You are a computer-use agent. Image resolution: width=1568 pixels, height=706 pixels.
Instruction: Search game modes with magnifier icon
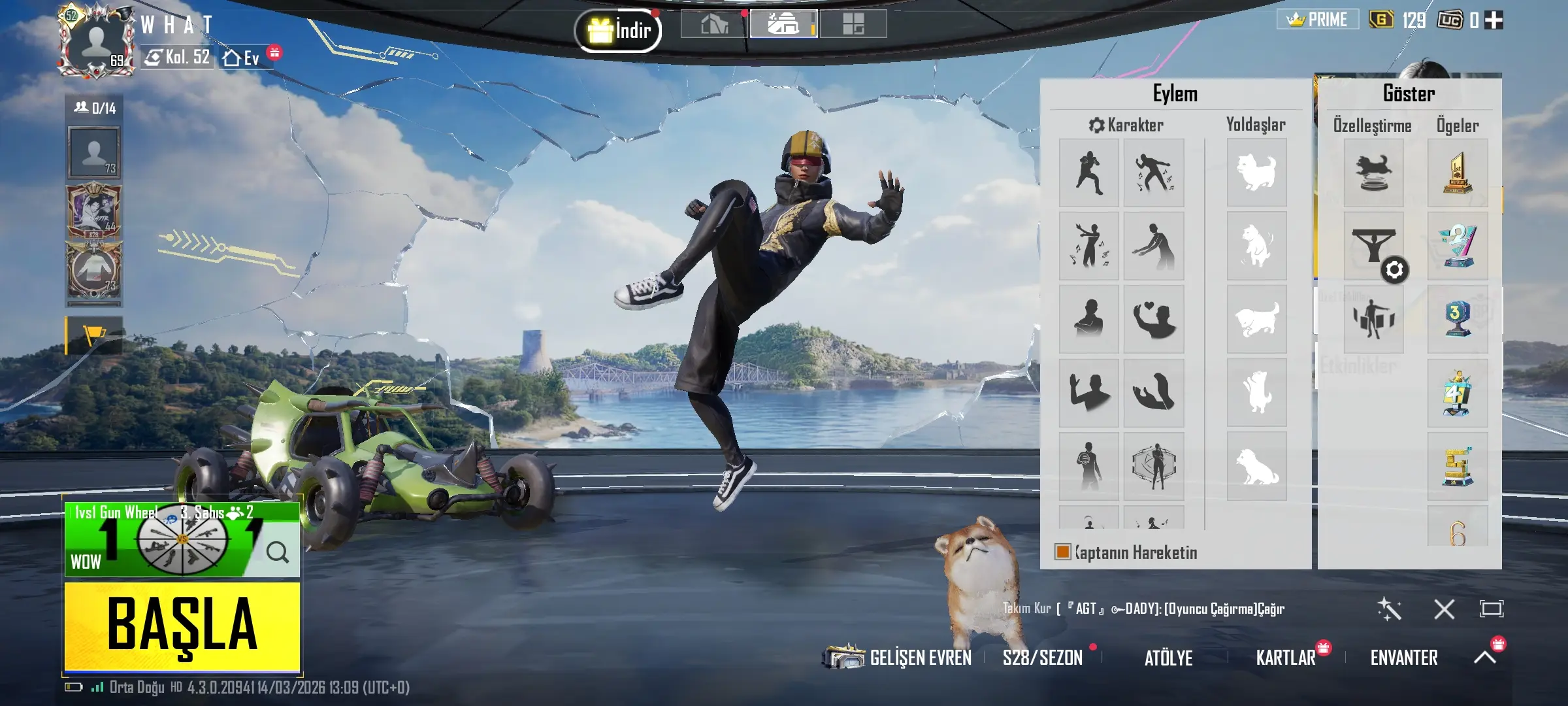point(277,552)
